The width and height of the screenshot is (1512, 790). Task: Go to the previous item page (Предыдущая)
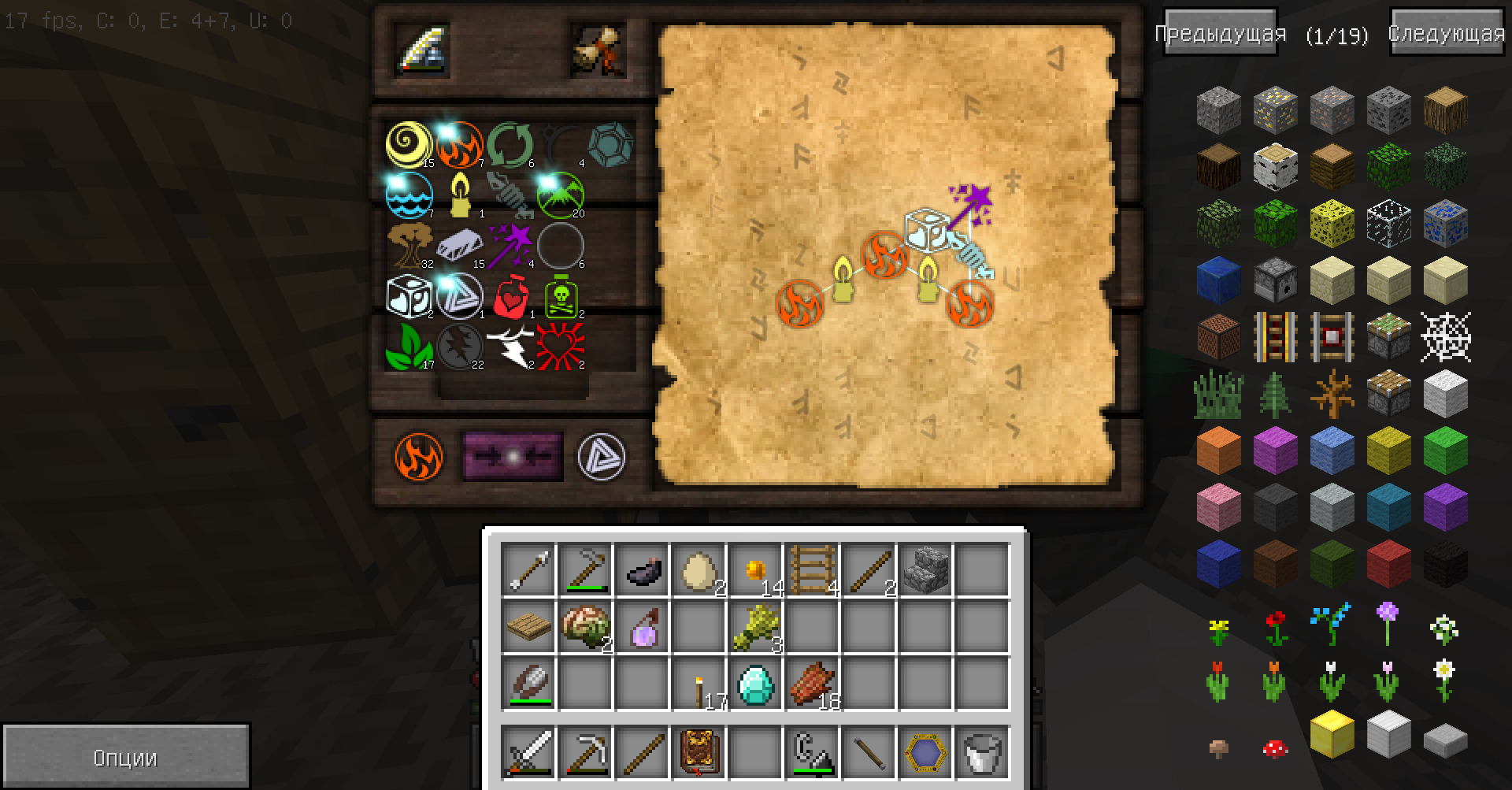[1220, 33]
